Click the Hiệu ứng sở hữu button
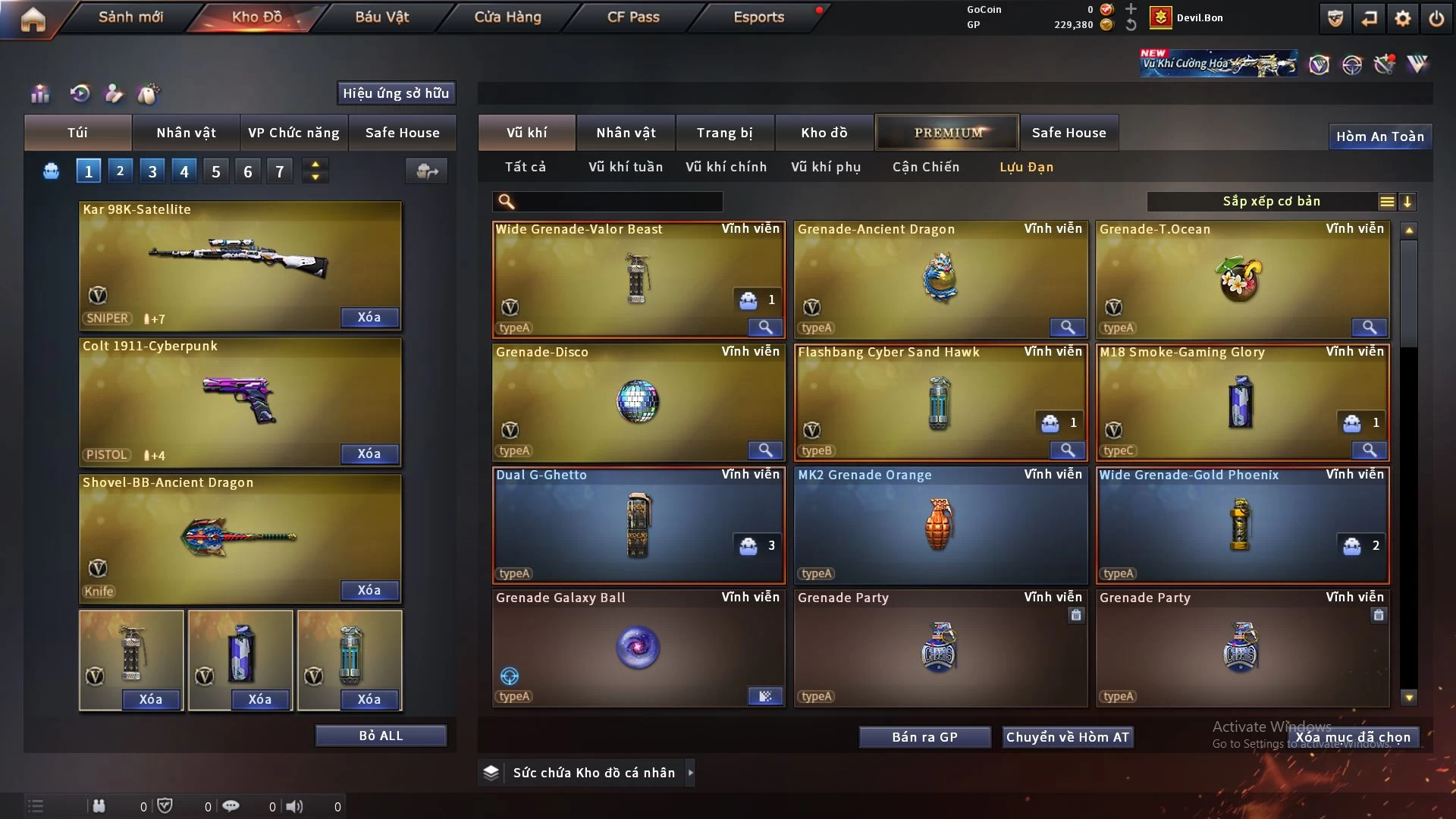The image size is (1456, 819). (x=396, y=93)
